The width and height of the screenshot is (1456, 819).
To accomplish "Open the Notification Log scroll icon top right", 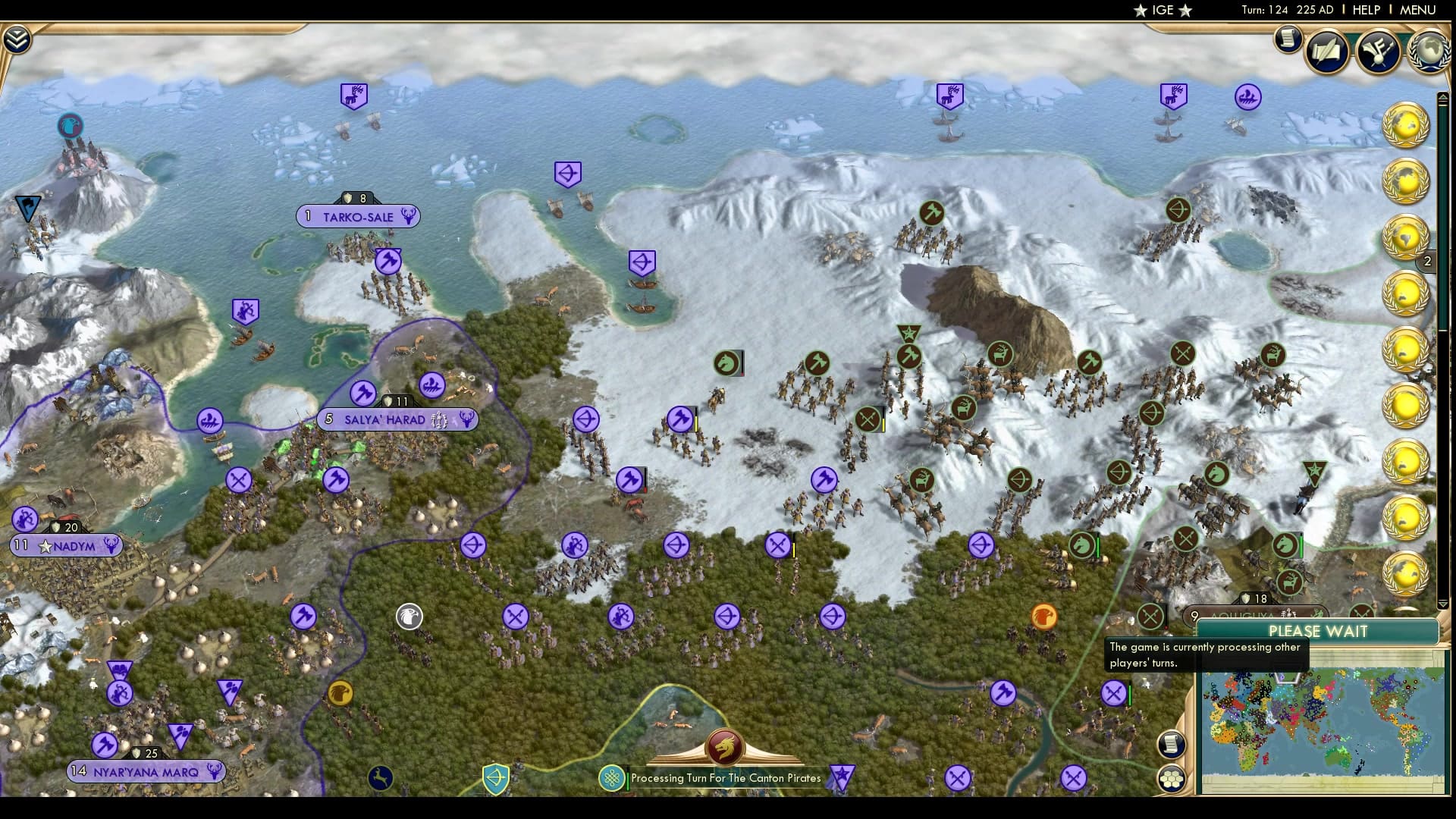I will coord(1288,39).
